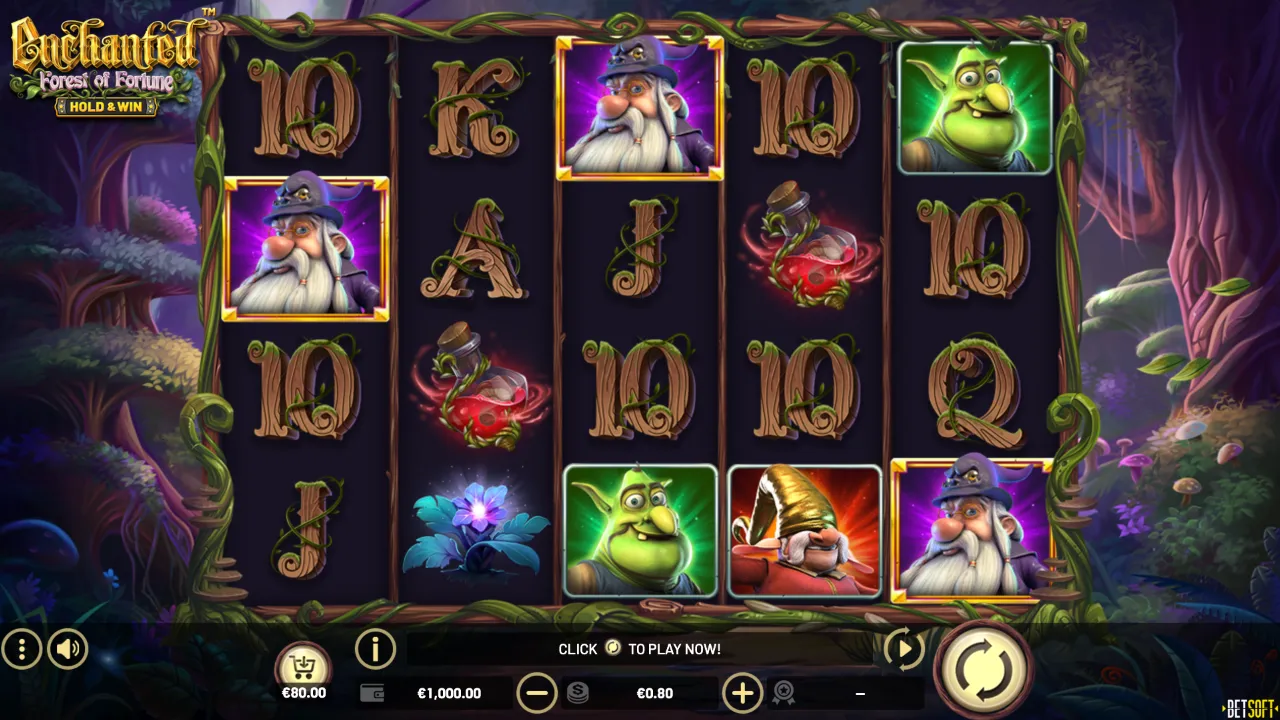The height and width of the screenshot is (720, 1280).
Task: Open the three-dot settings menu
Action: click(x=21, y=649)
